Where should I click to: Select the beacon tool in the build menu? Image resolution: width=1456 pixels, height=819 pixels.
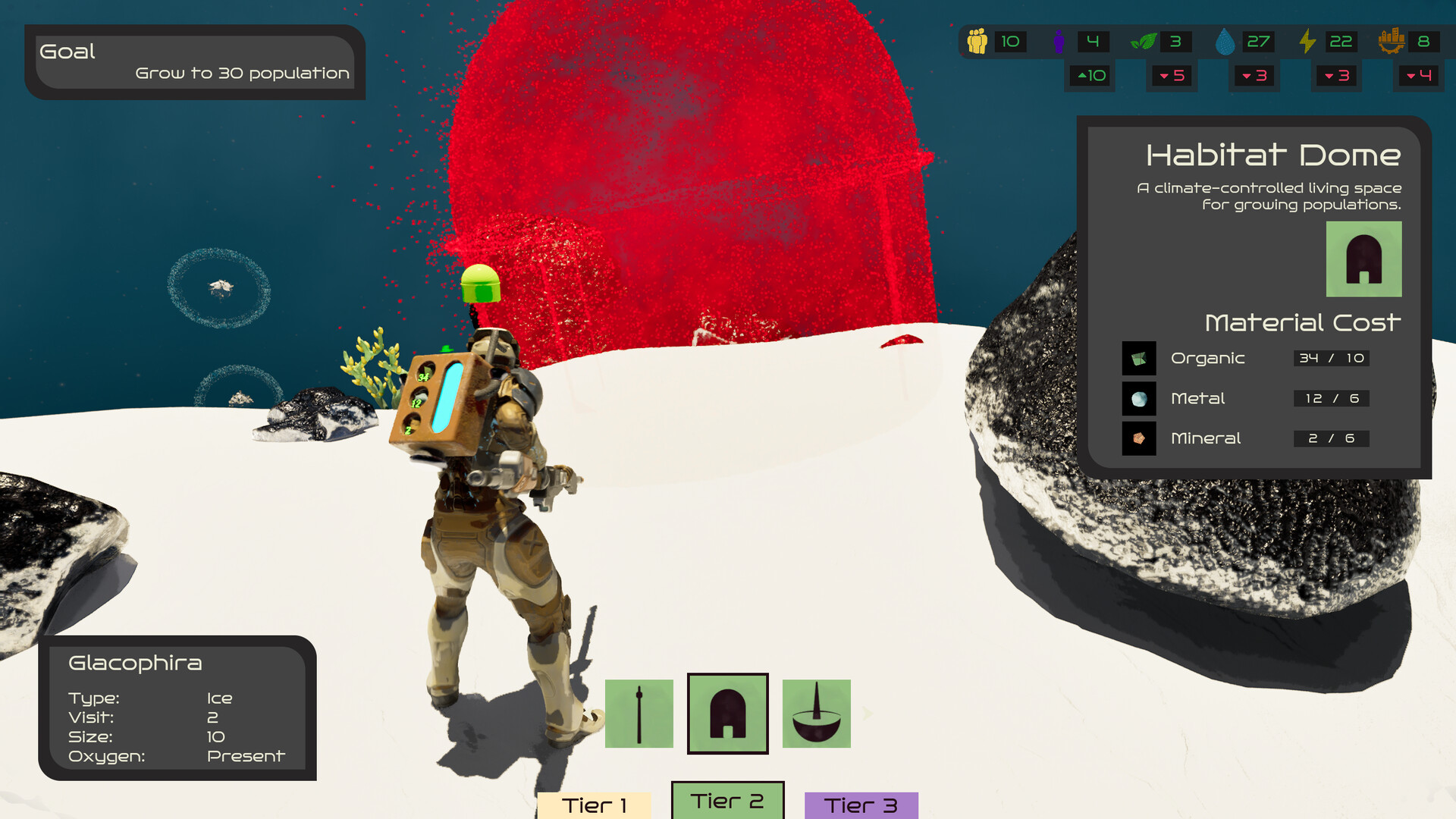[639, 714]
